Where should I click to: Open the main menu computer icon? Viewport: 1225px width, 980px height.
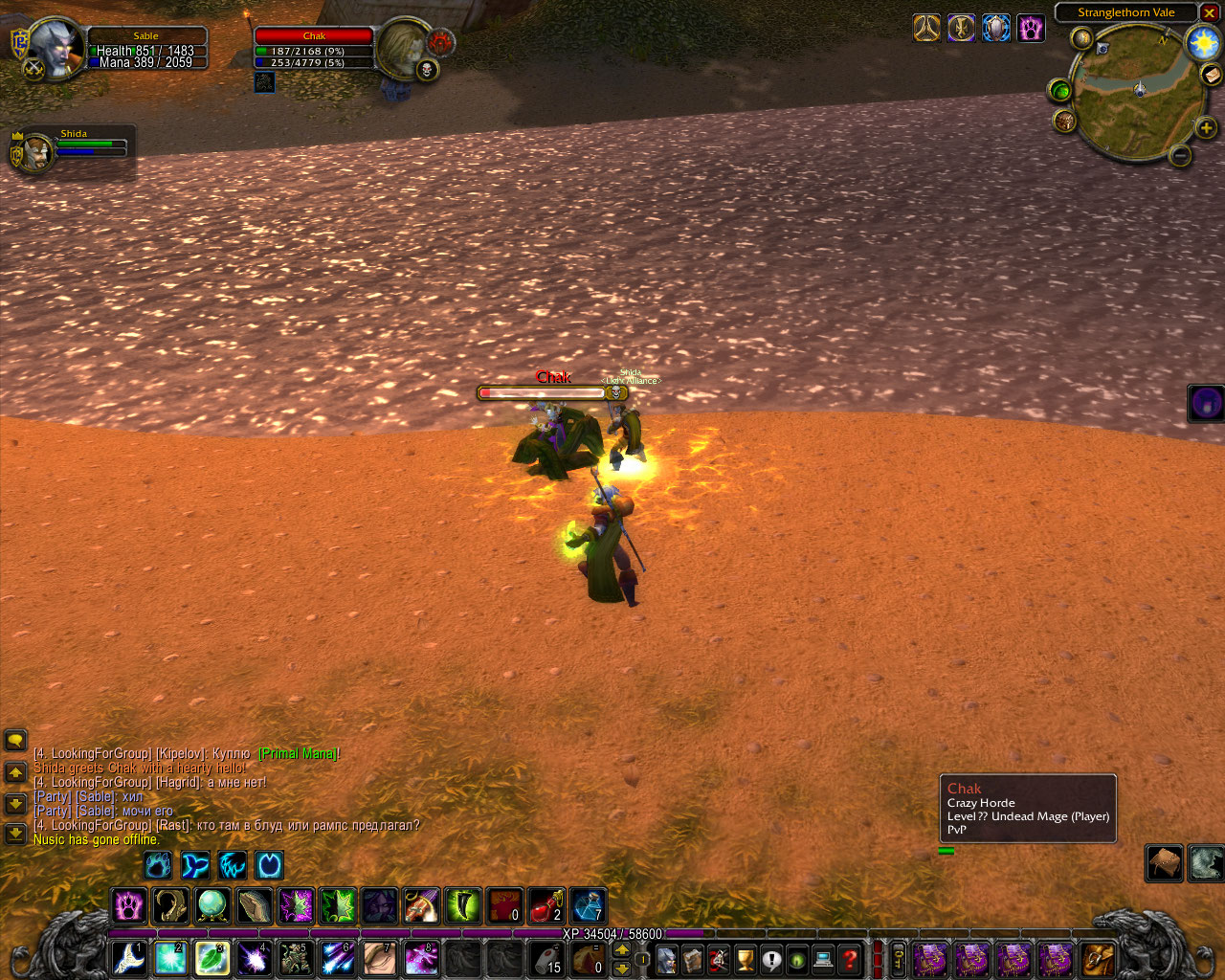tap(823, 958)
